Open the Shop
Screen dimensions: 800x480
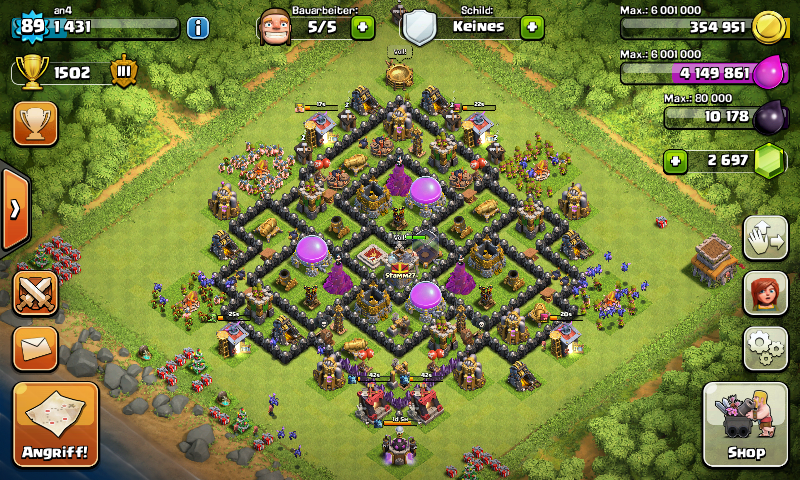click(x=745, y=424)
